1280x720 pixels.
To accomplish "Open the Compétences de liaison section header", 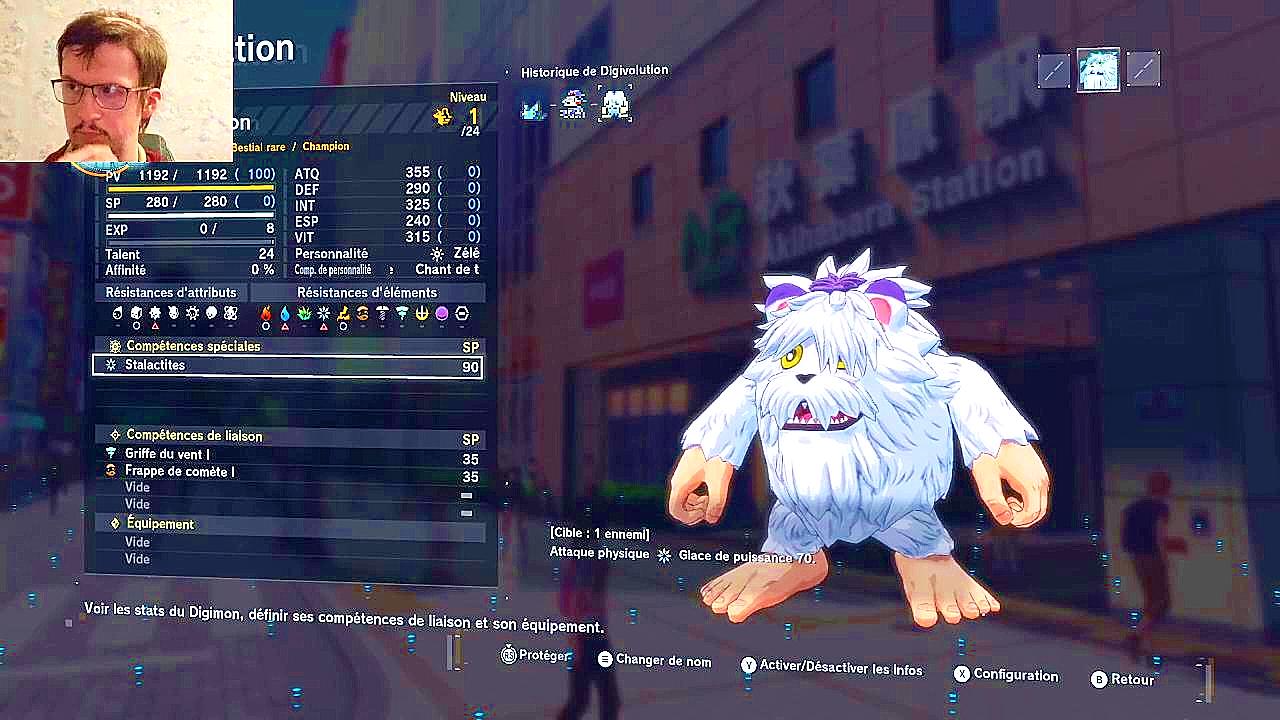I will (287, 436).
